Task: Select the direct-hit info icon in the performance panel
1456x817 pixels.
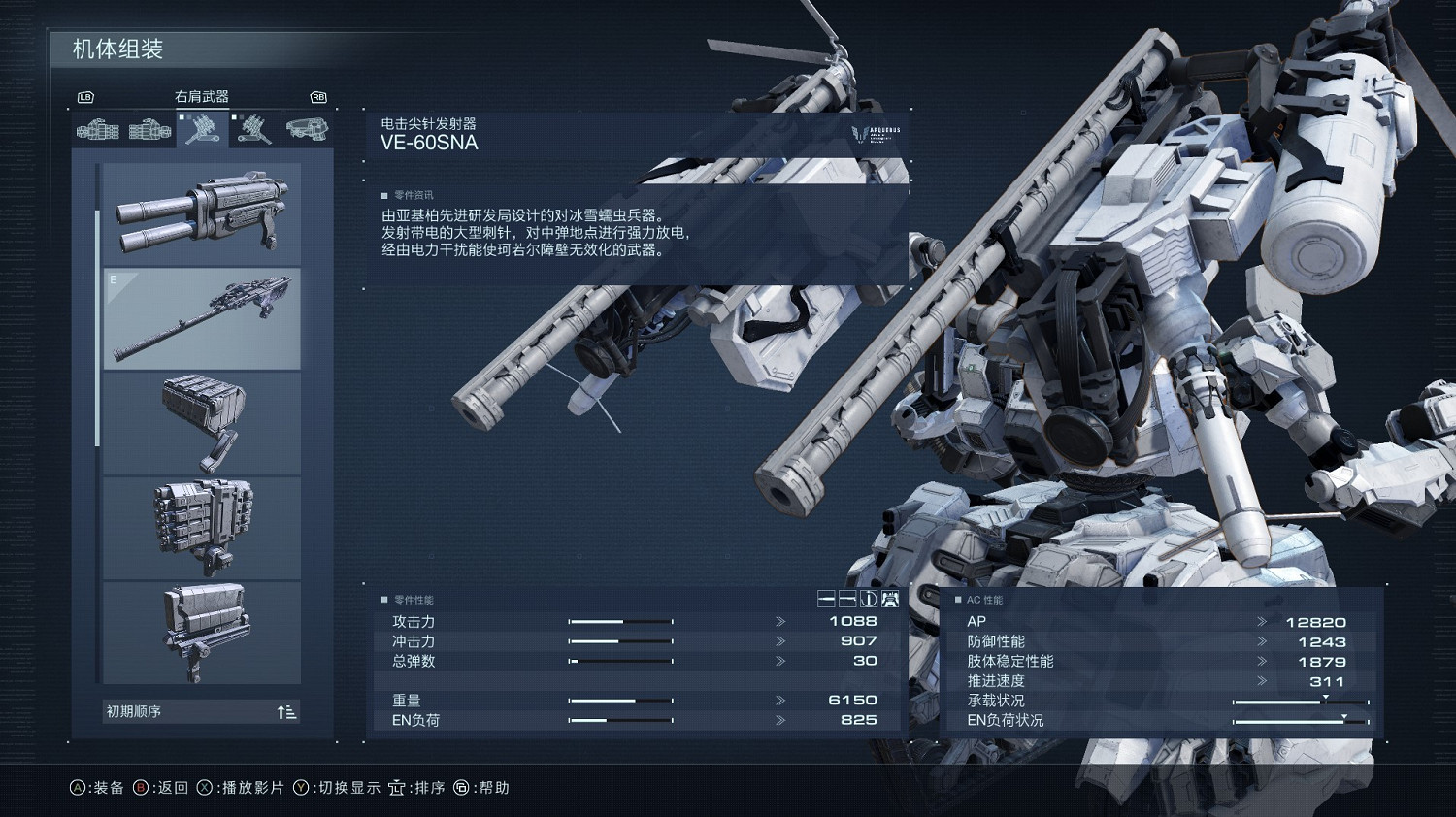Action: pos(869,599)
